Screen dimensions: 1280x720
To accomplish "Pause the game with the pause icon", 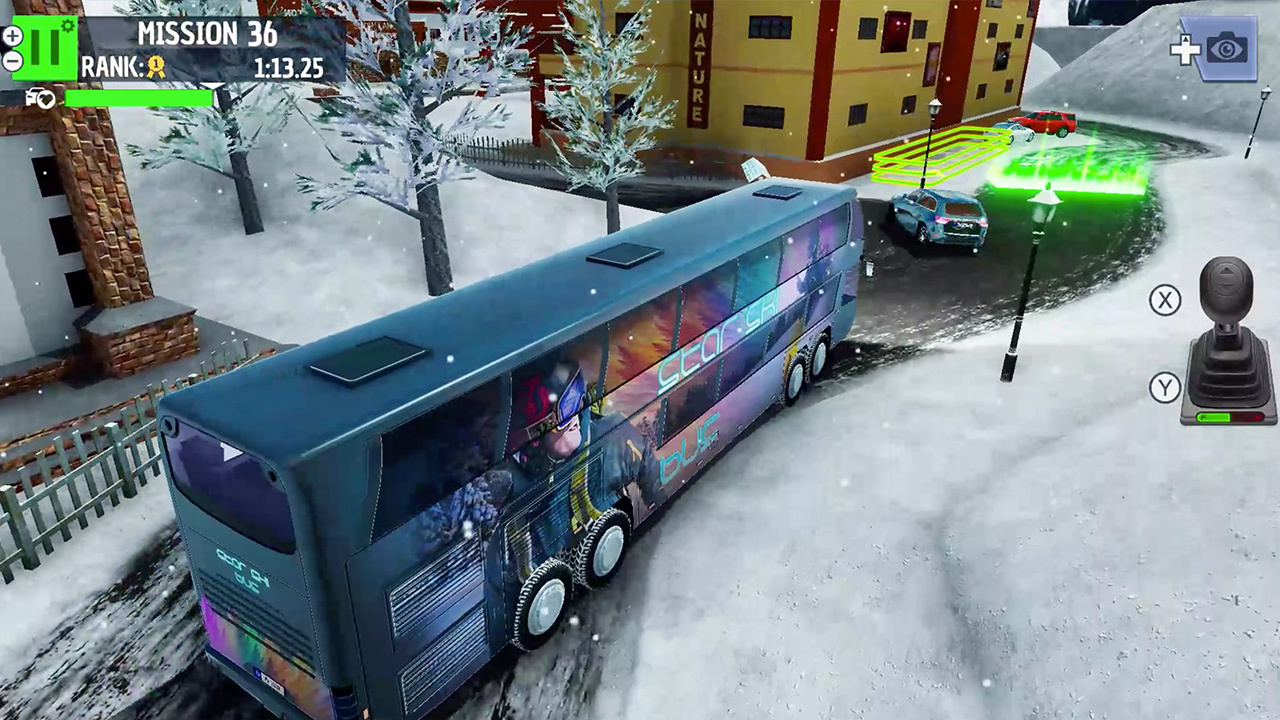I will (45, 47).
